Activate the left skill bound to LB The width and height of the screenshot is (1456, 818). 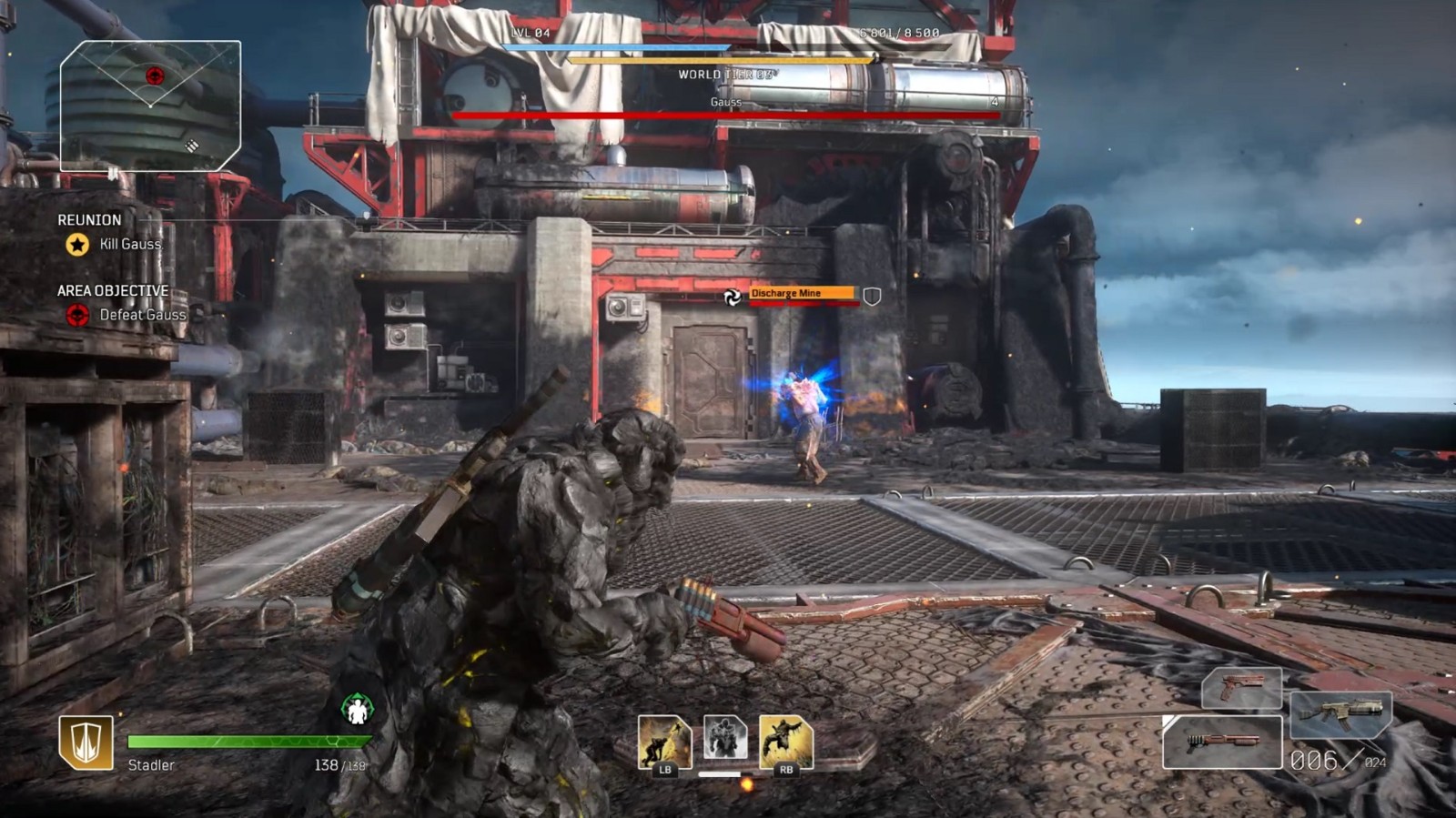pos(663,742)
